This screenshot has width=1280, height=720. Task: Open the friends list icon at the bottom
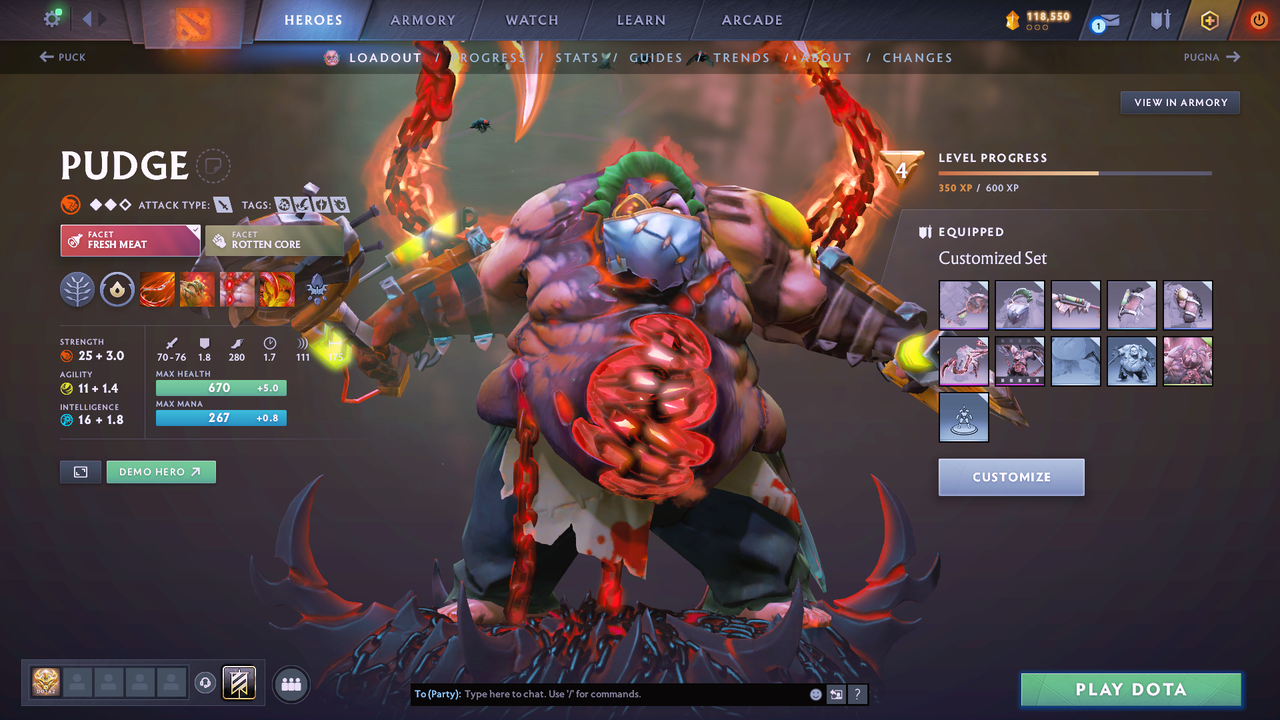click(x=290, y=683)
